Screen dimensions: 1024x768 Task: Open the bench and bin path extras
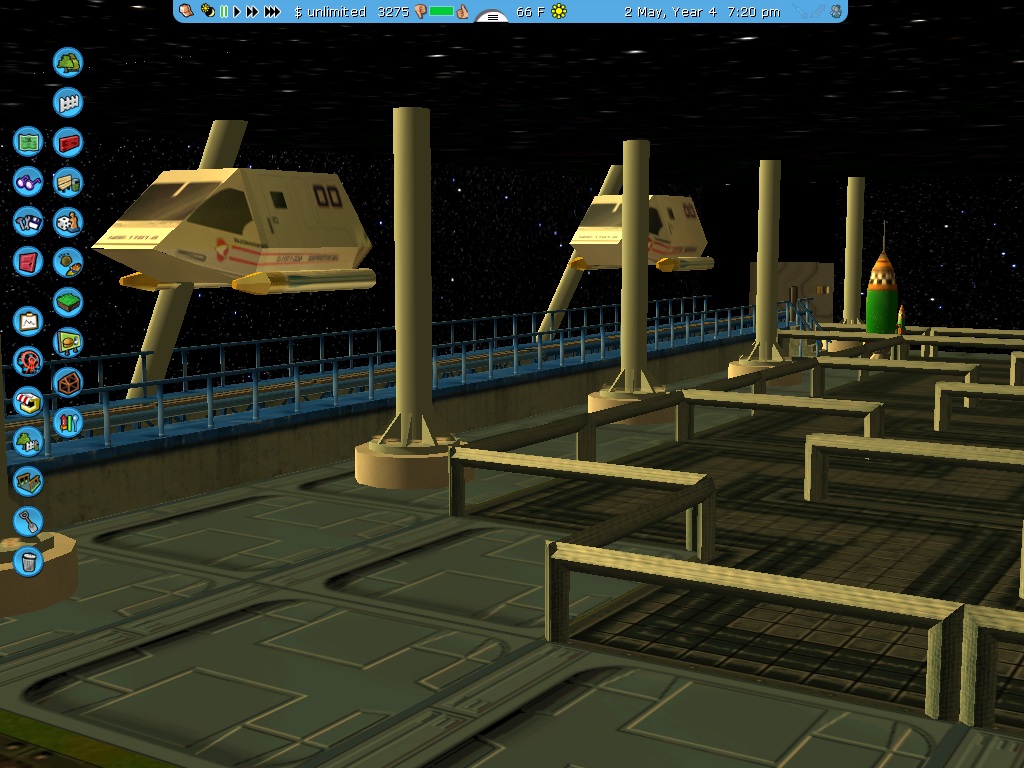pos(68,183)
